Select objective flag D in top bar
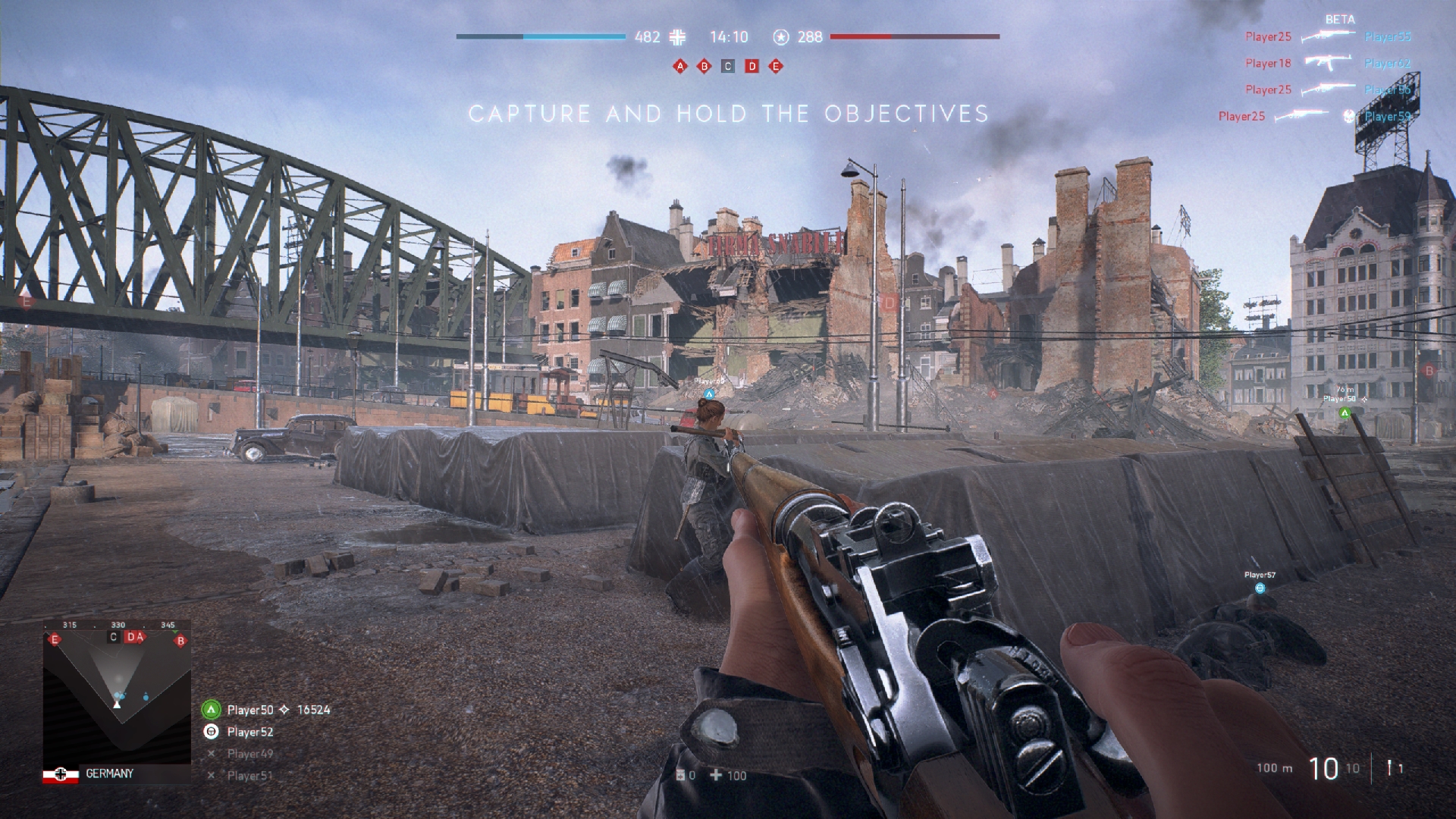This screenshot has height=819, width=1456. pos(752,67)
